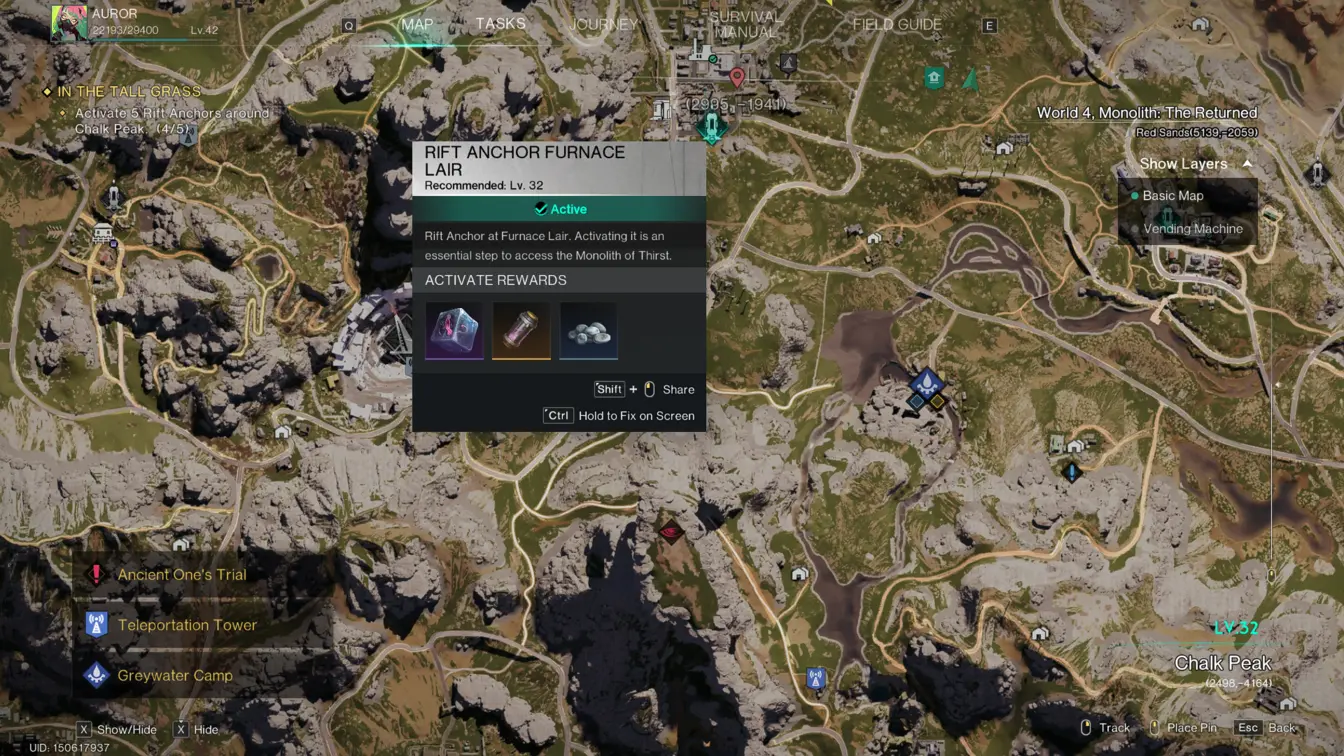
Task: Click the first reward cube thumbnail
Action: [453, 330]
